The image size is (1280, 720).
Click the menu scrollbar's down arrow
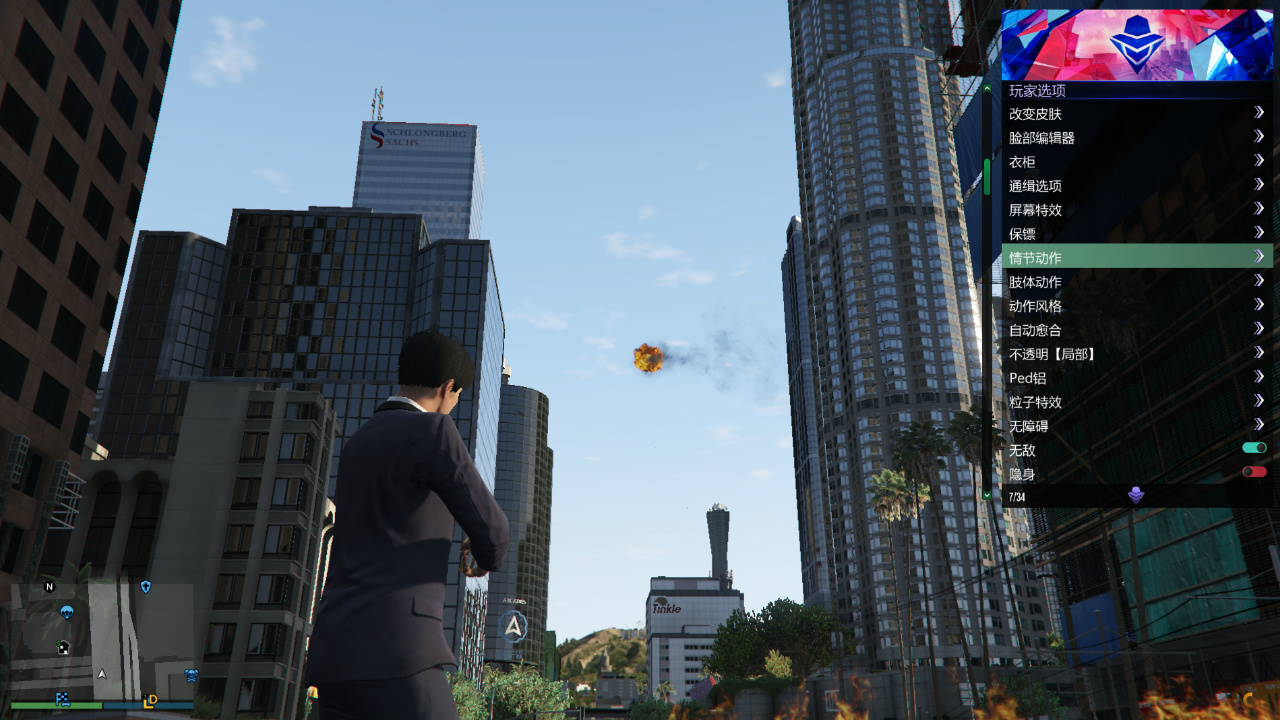tap(987, 494)
